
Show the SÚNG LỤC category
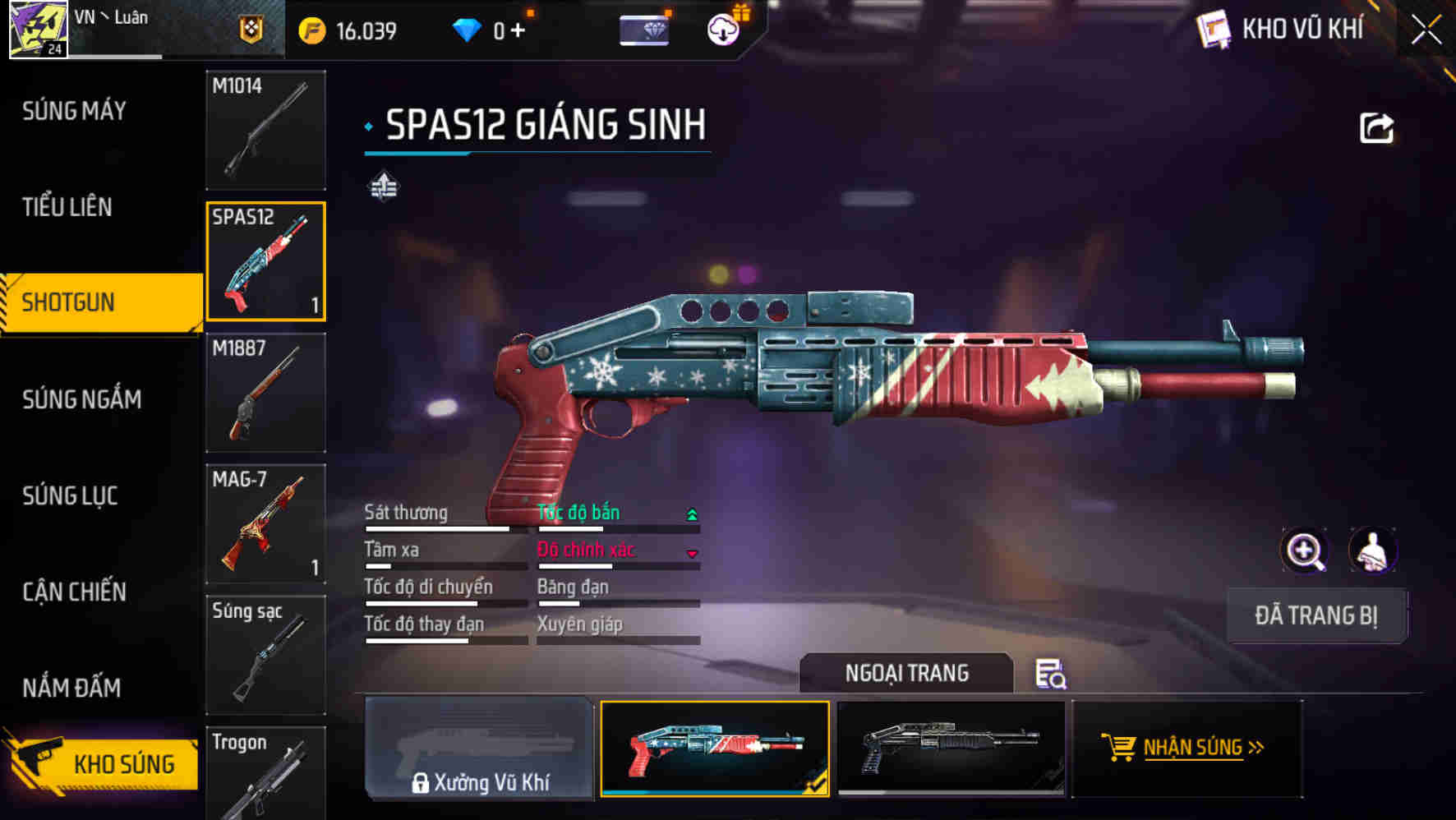point(70,495)
